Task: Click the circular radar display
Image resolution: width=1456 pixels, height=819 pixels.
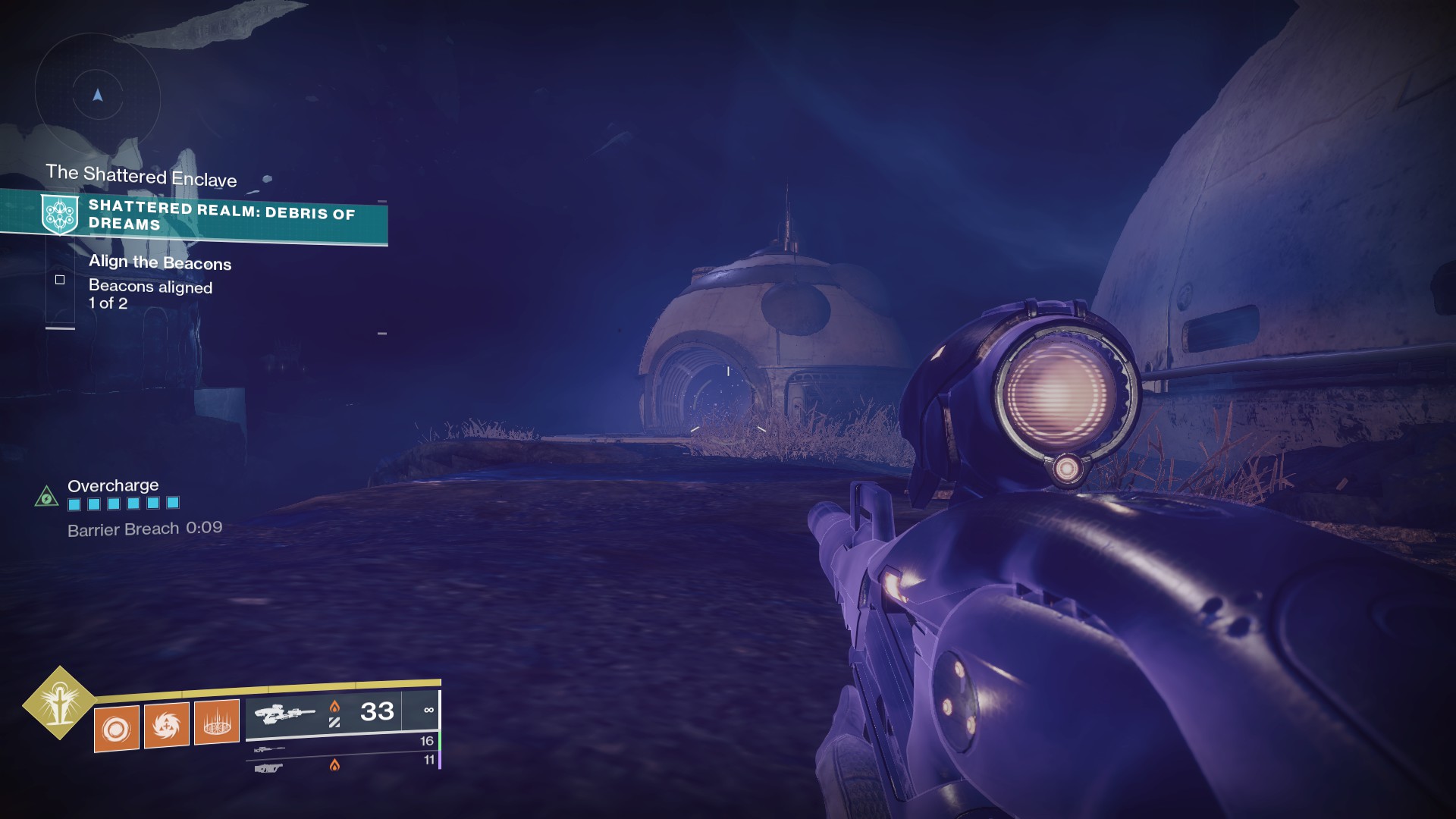Action: tap(98, 96)
